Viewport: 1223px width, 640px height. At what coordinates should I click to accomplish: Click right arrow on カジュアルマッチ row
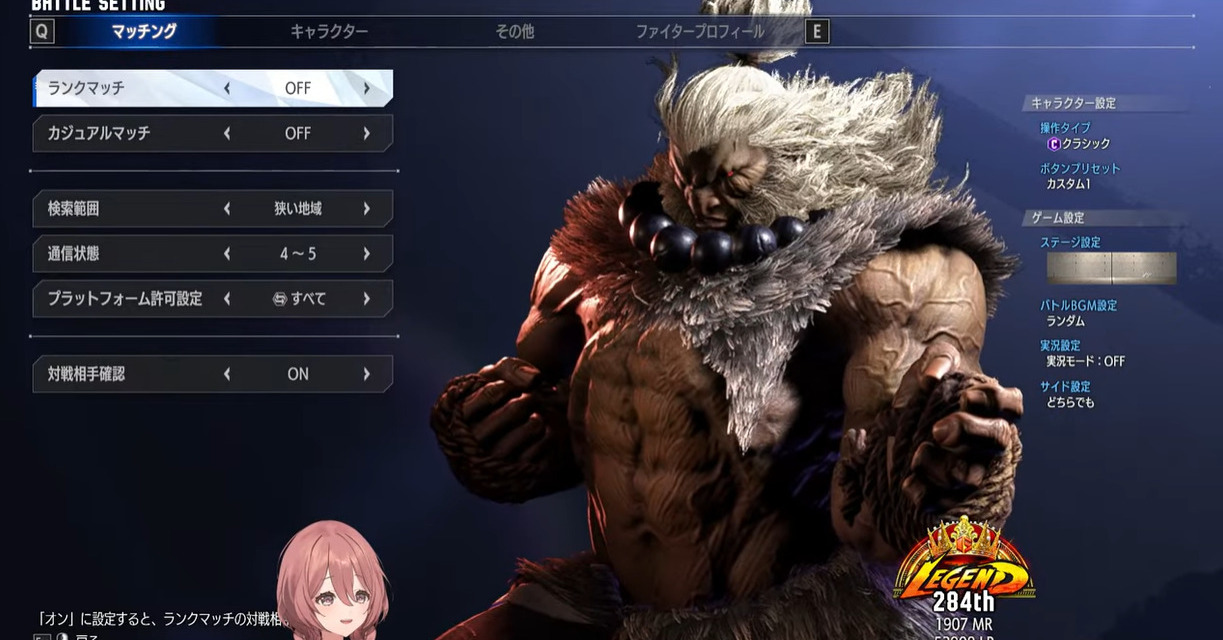coord(367,133)
